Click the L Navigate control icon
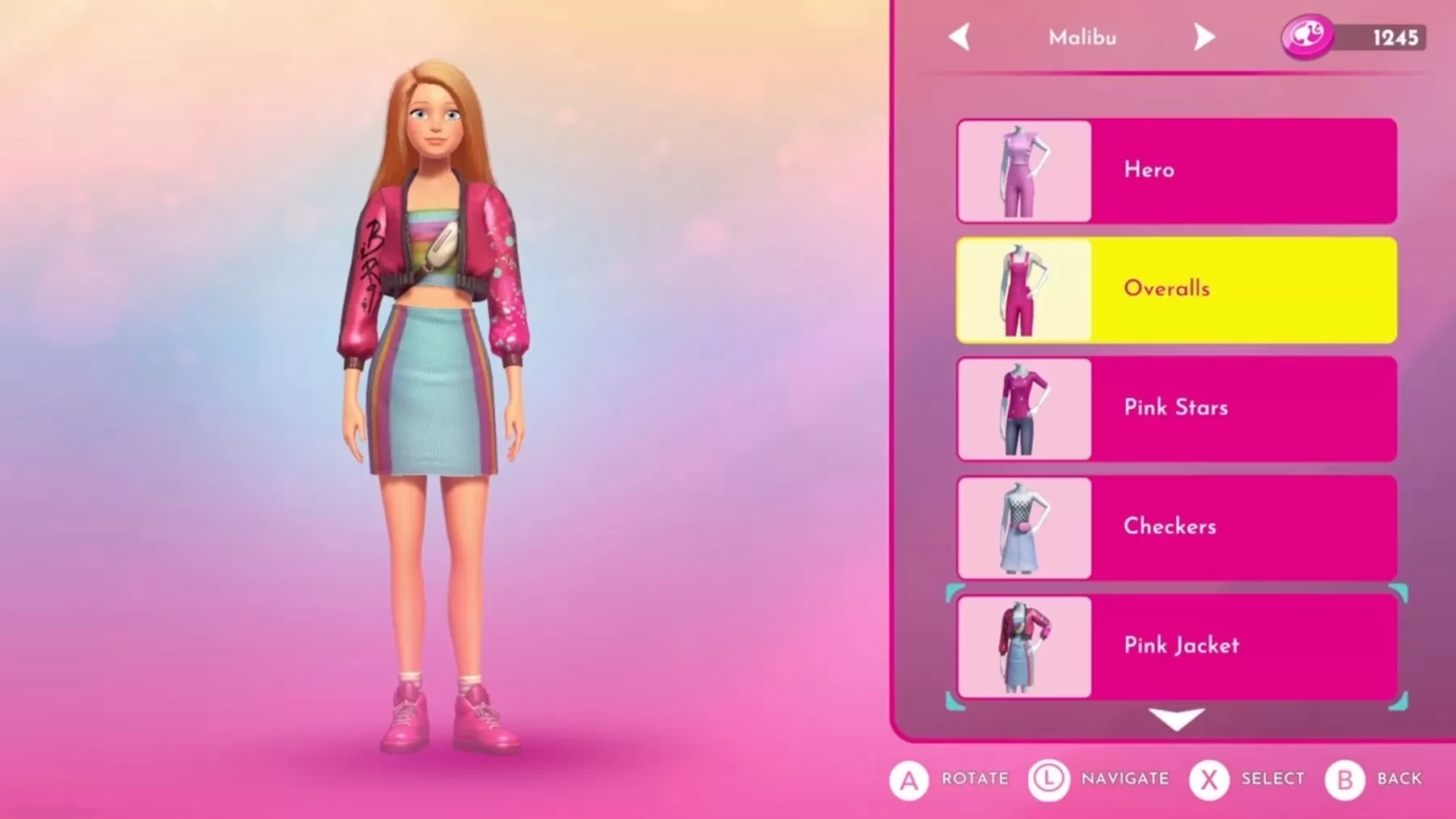The image size is (1456, 819). [x=1049, y=779]
